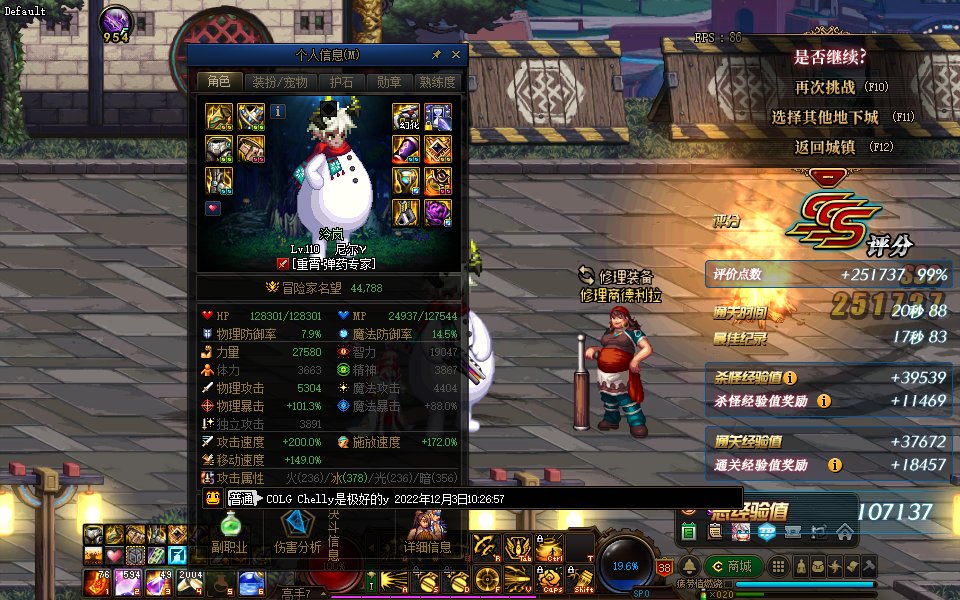Show the 勋章 tab
The height and width of the screenshot is (600, 960).
click(389, 82)
